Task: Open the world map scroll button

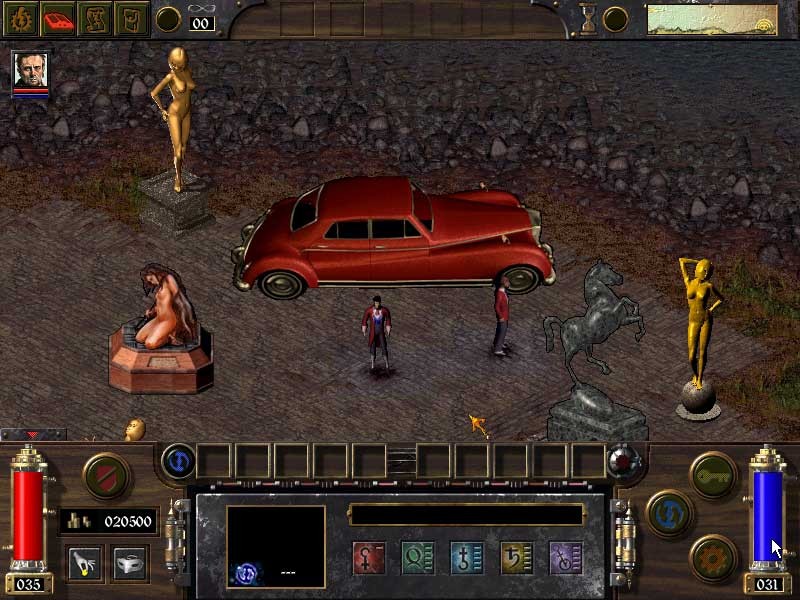Action: [94, 18]
